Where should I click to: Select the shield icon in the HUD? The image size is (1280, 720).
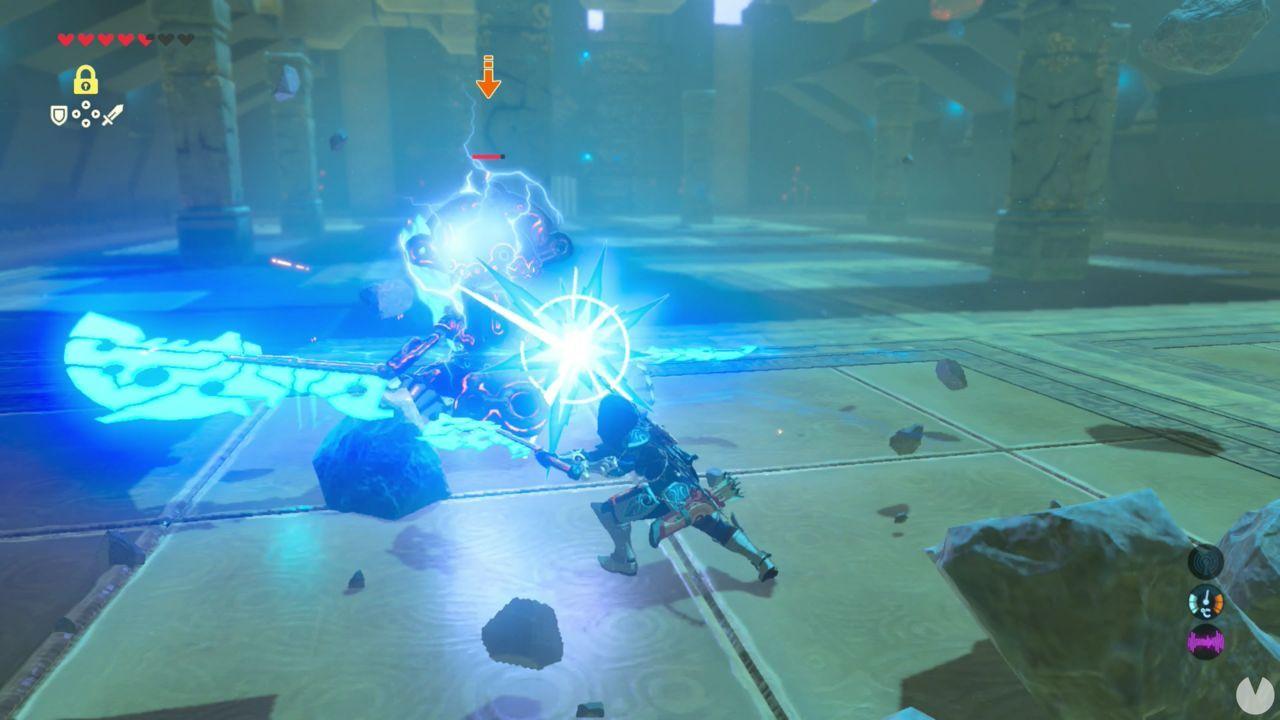pos(58,115)
